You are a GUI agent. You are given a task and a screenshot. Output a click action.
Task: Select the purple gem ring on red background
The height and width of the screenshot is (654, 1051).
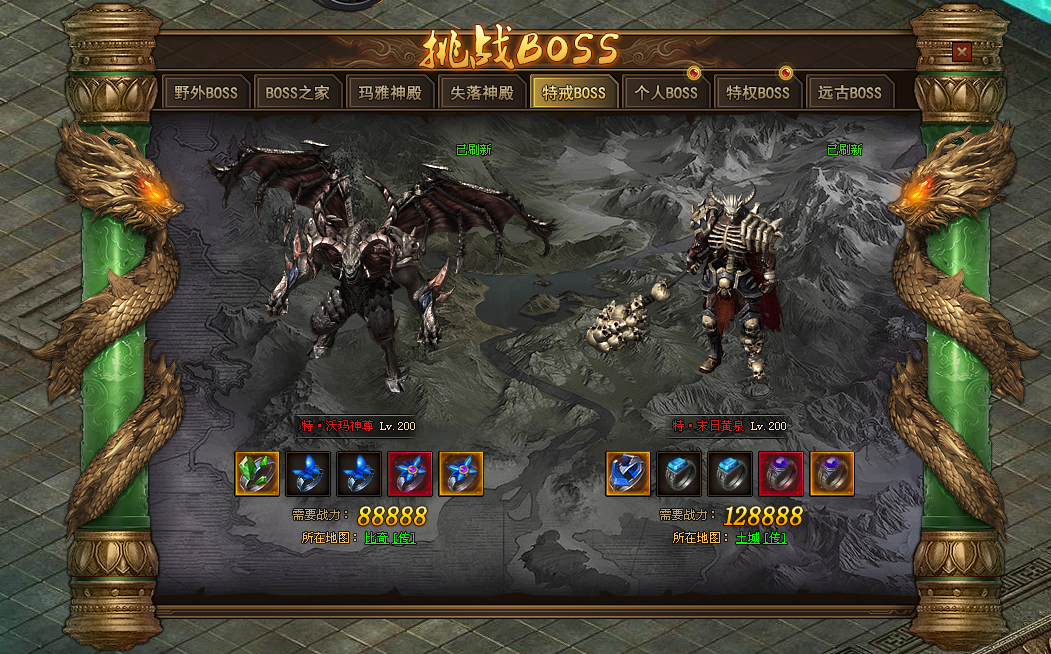pos(781,474)
